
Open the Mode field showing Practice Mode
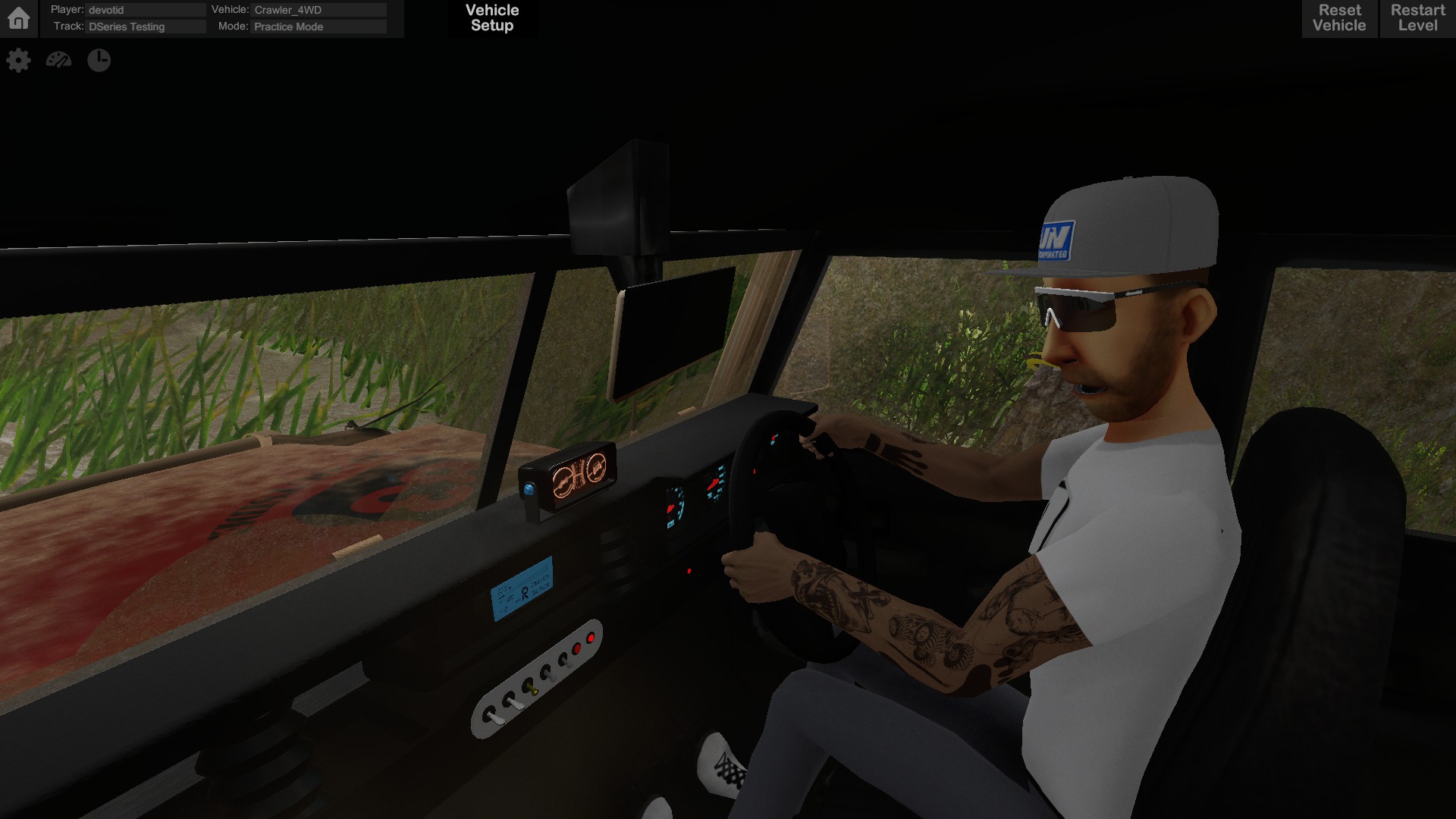point(318,27)
